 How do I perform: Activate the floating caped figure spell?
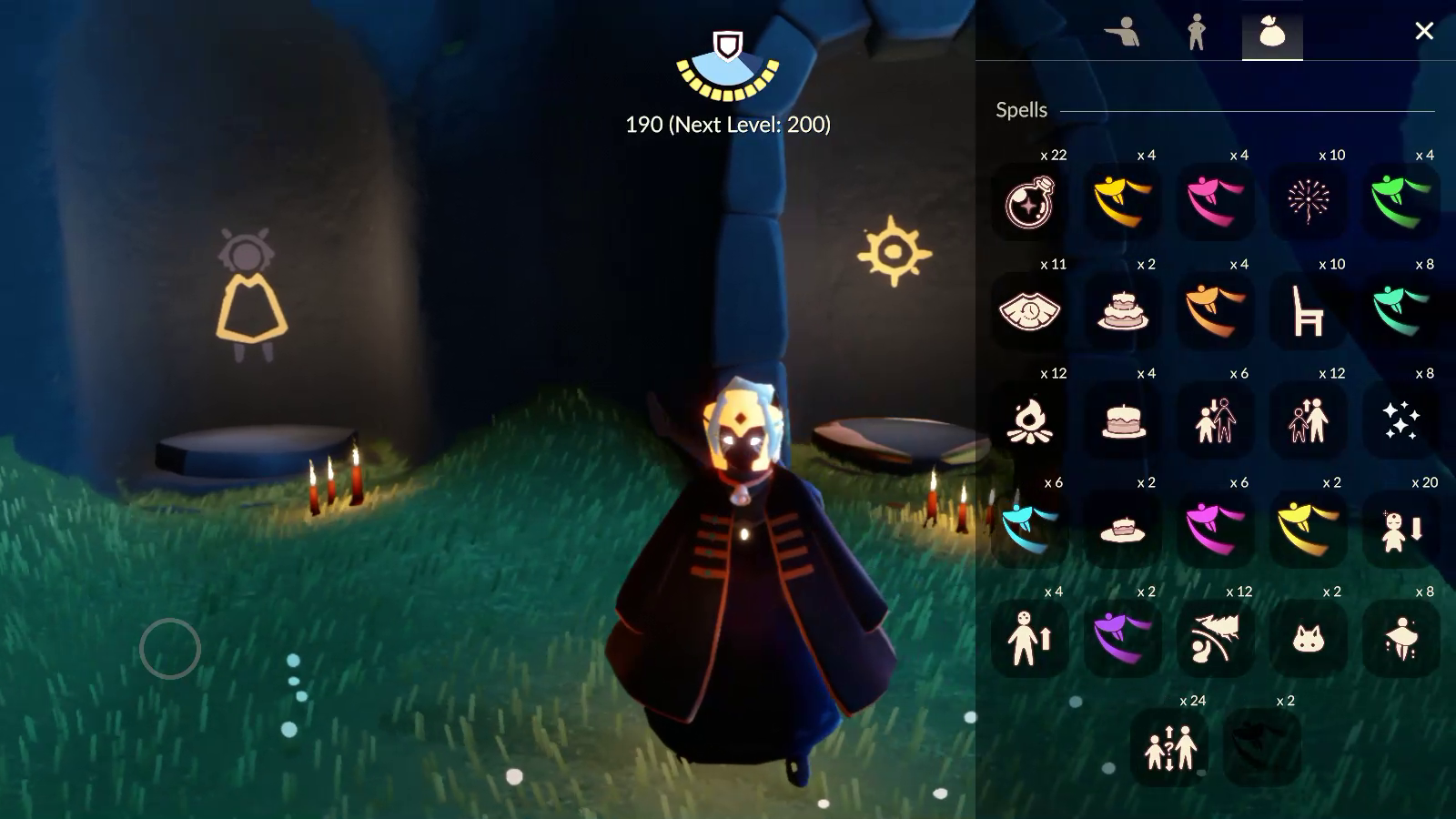[1400, 638]
